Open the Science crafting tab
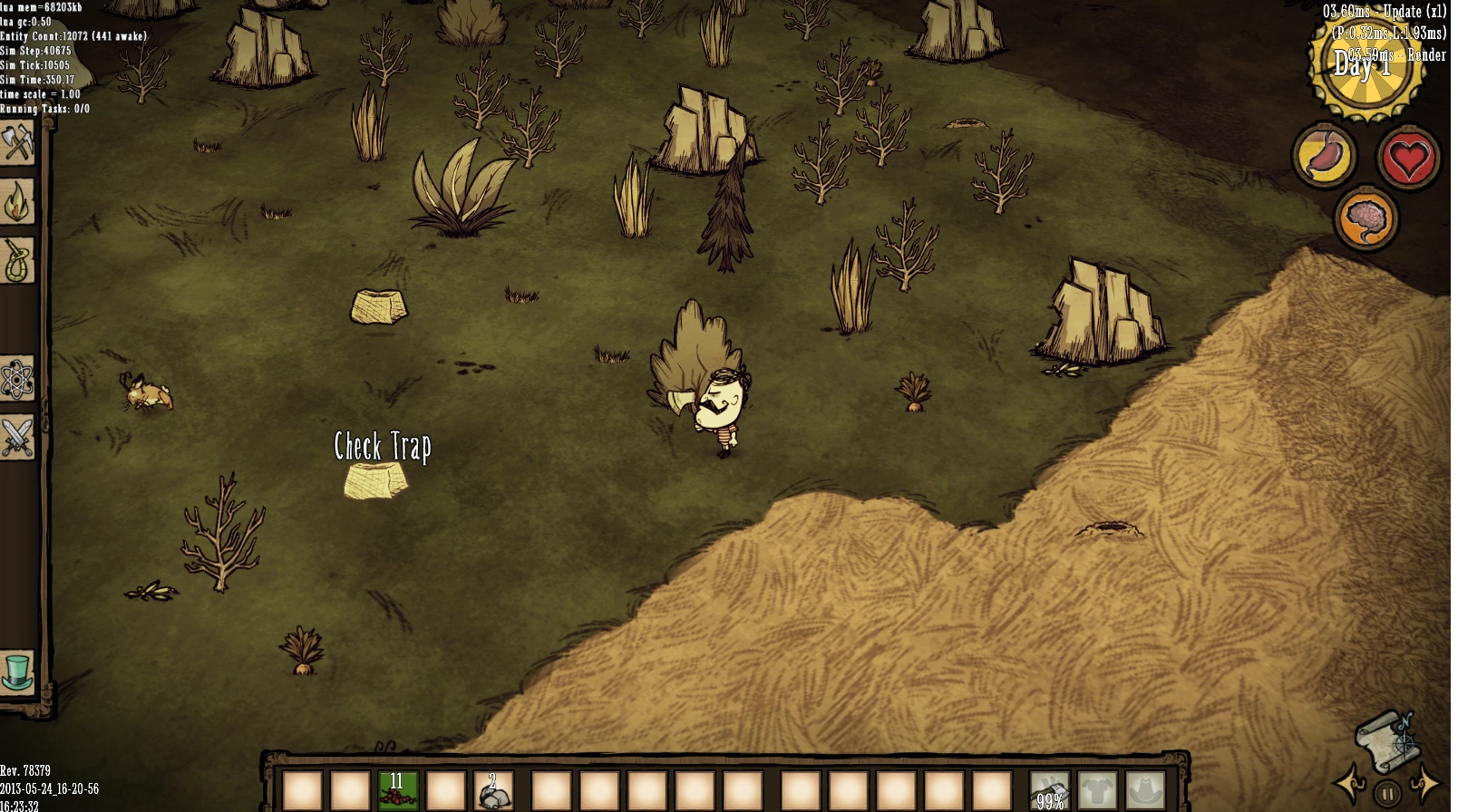 click(17, 379)
